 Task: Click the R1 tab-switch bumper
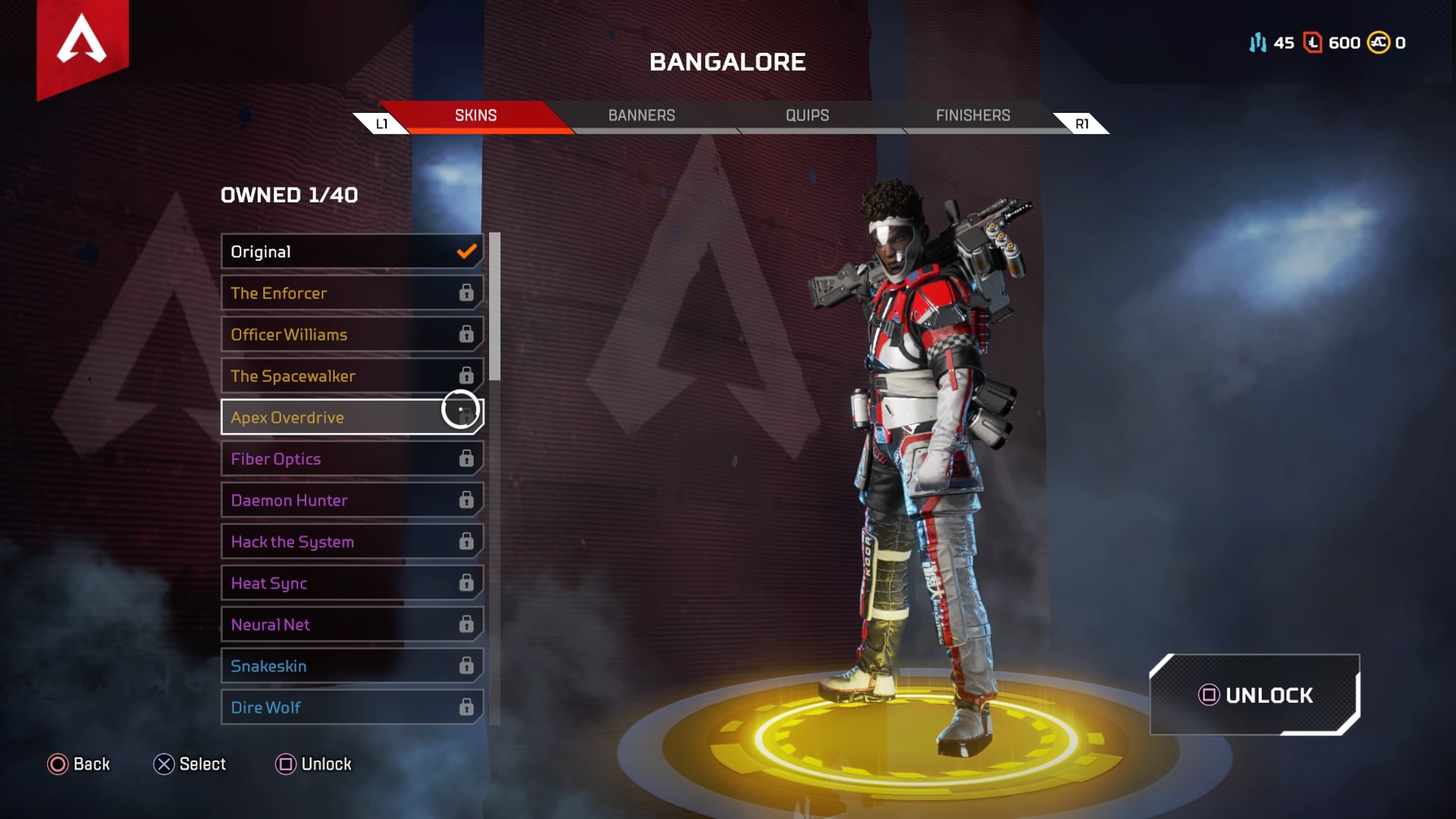click(x=1082, y=122)
